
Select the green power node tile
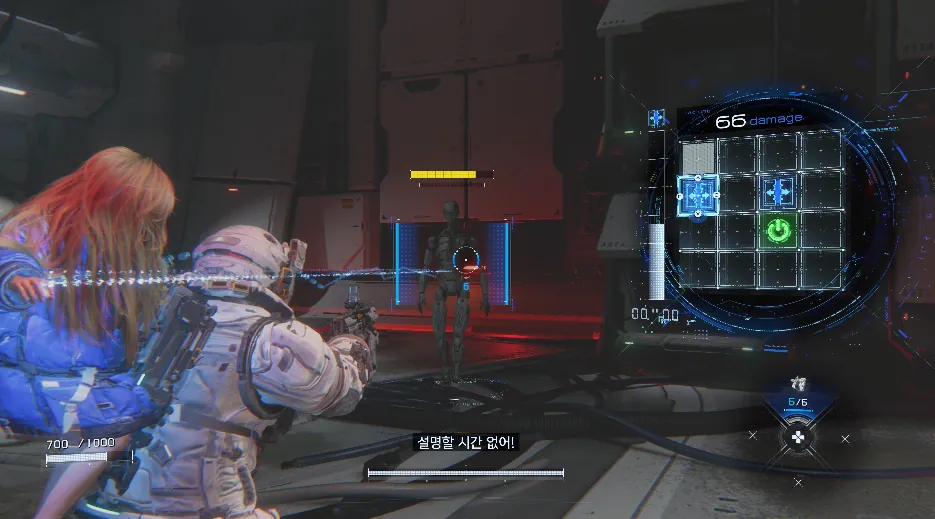tap(779, 232)
